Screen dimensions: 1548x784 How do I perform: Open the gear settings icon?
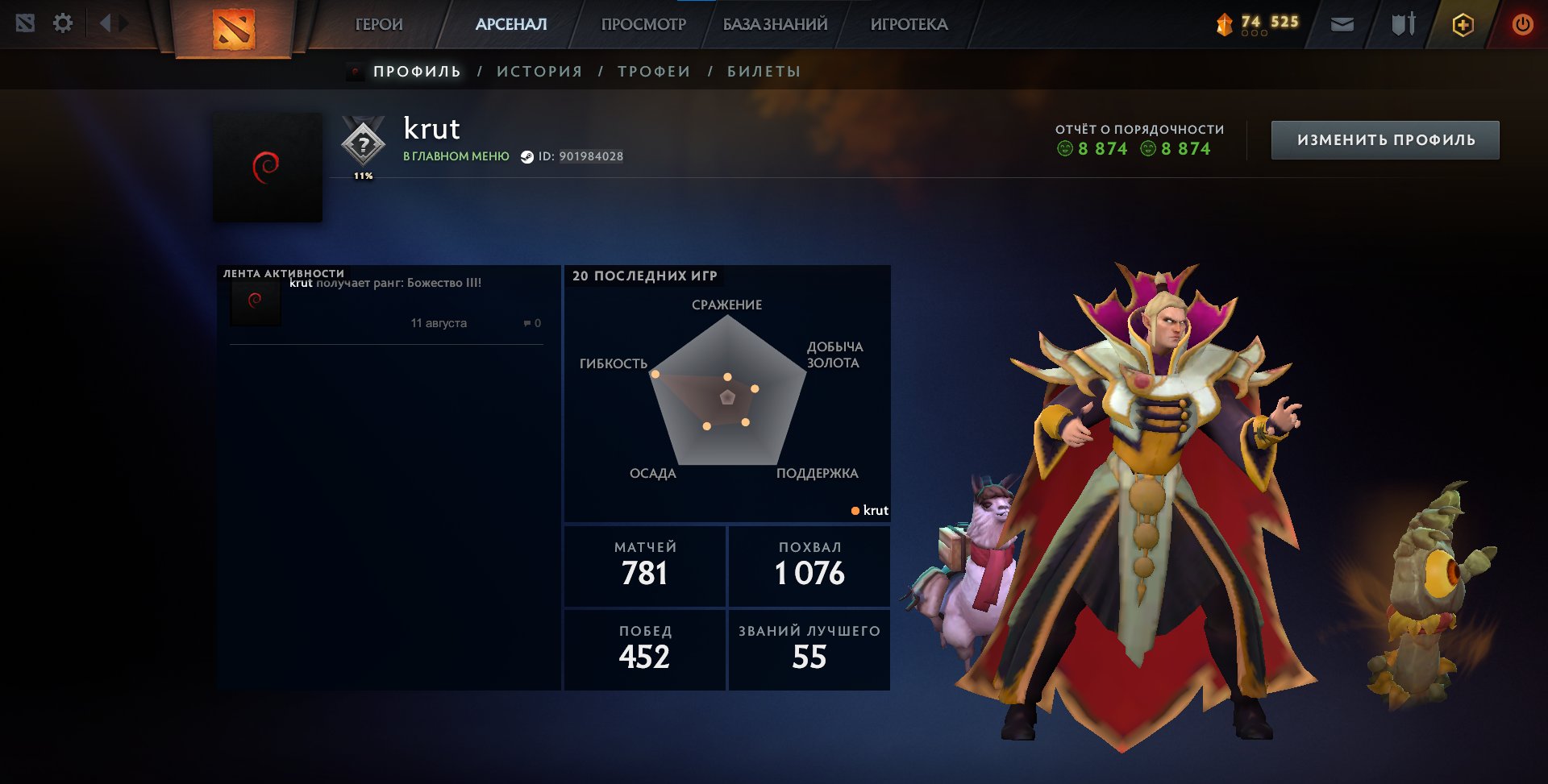pos(63,23)
